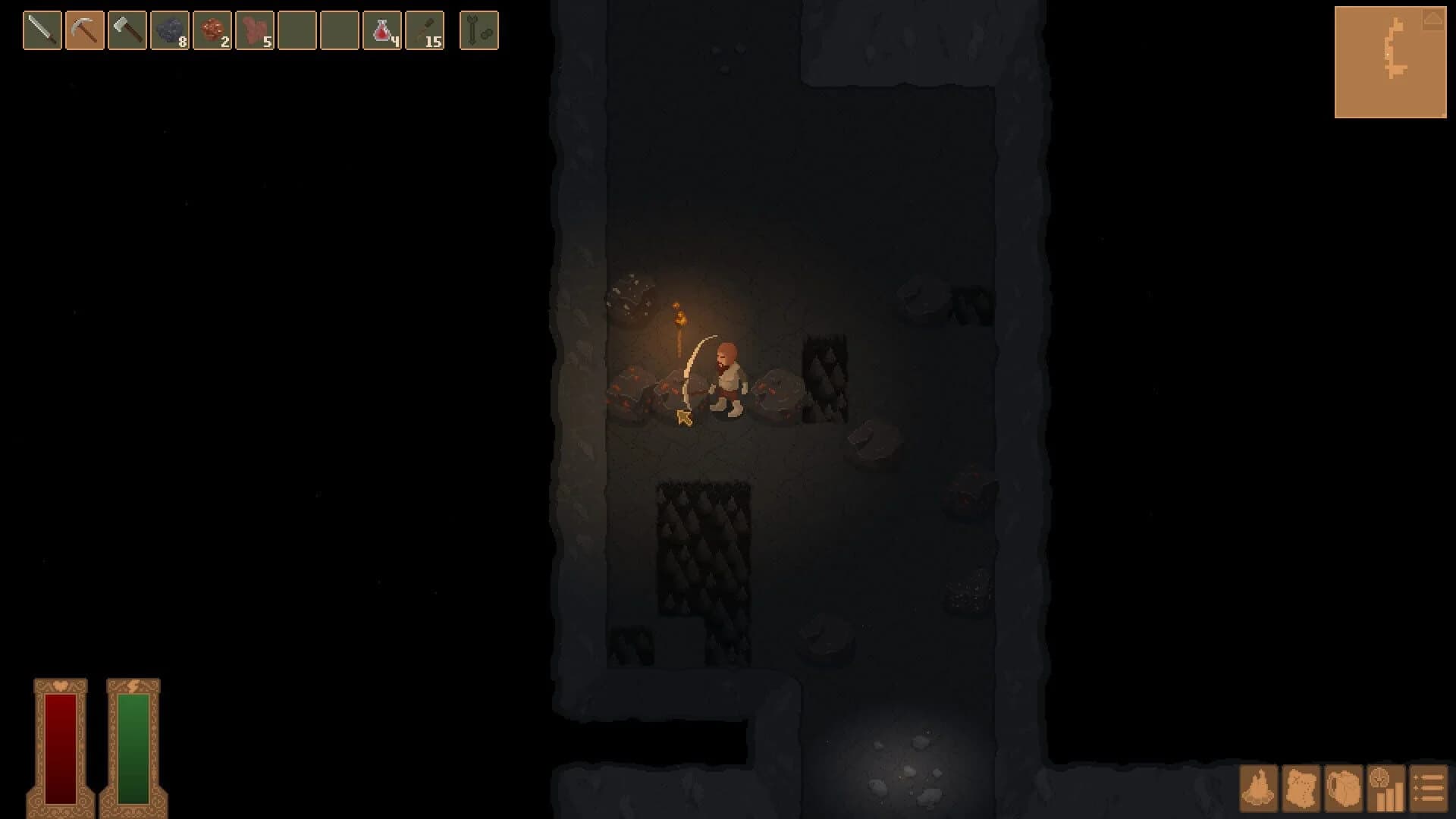This screenshot has height=819, width=1456.
Task: Pick the meat stack of 5
Action: (253, 29)
